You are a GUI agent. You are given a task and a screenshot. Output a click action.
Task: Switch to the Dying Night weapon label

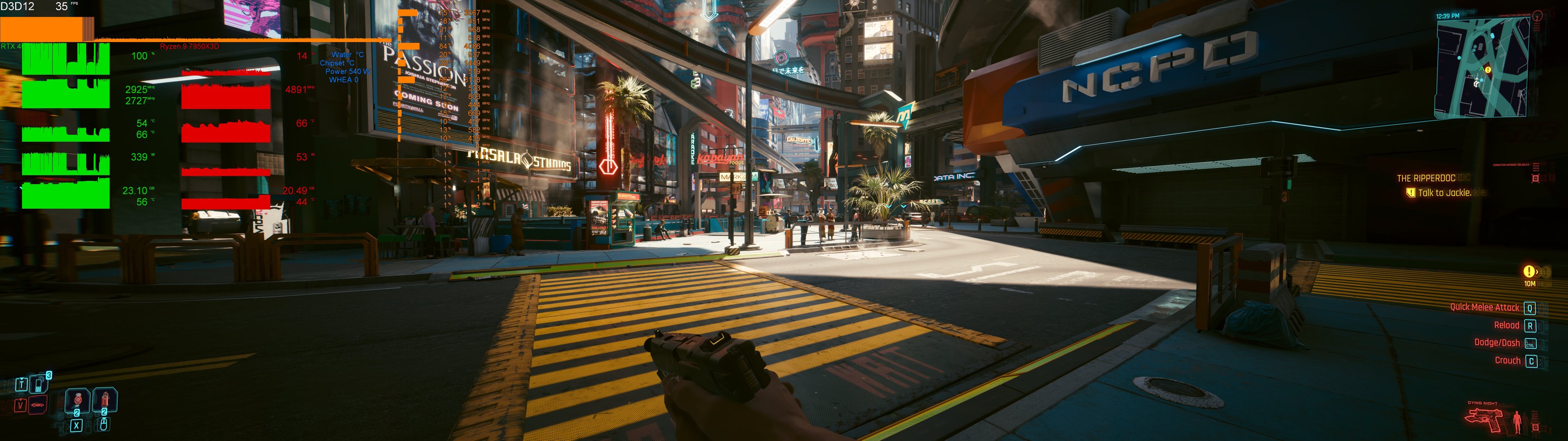pyautogui.click(x=1483, y=403)
